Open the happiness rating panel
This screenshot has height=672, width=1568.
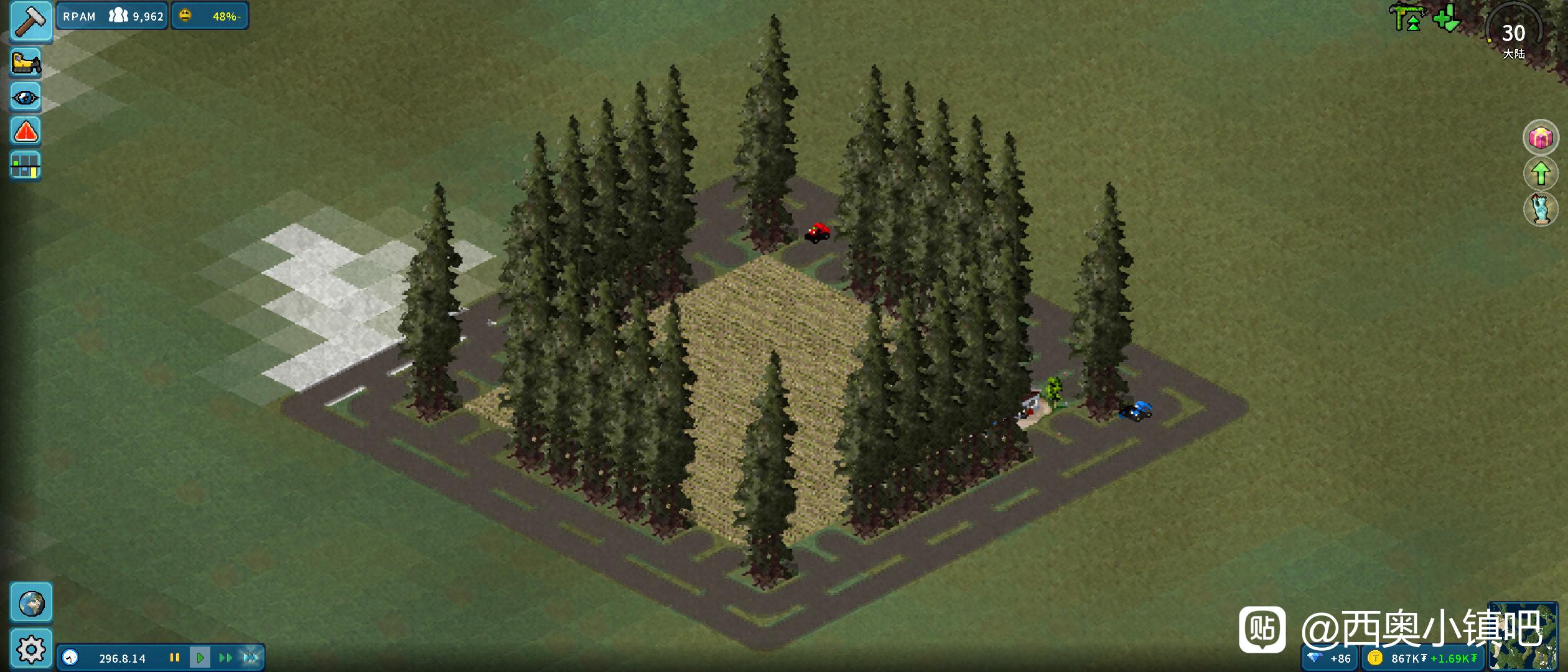click(210, 16)
